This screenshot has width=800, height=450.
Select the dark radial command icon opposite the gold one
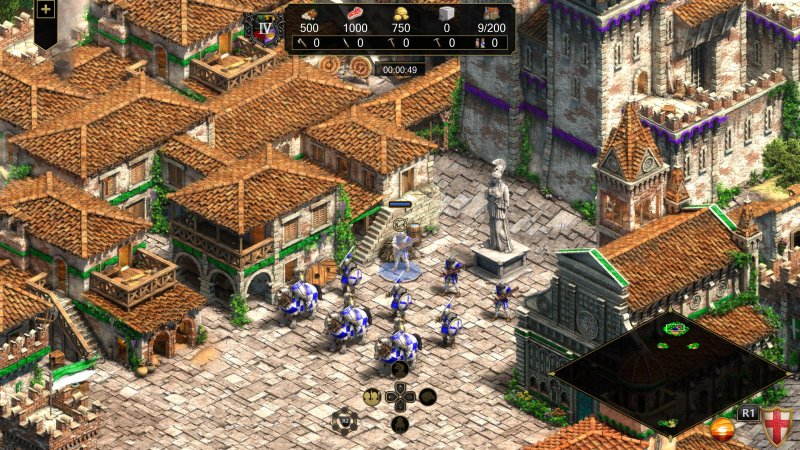(x=427, y=396)
